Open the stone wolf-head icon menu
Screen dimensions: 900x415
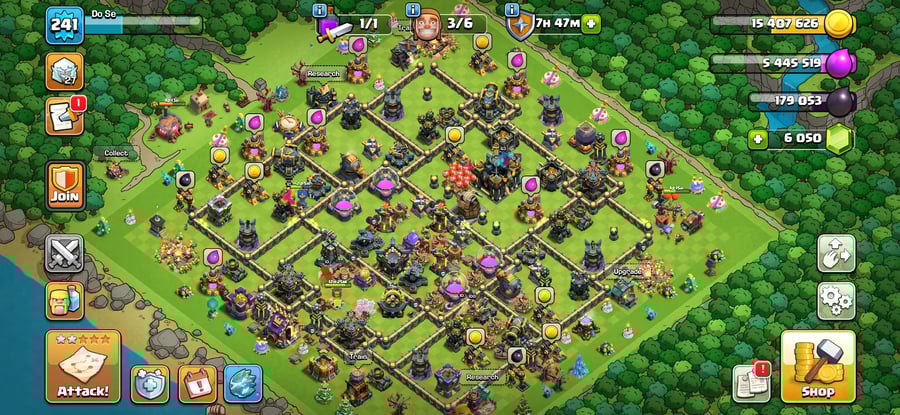[x=65, y=71]
